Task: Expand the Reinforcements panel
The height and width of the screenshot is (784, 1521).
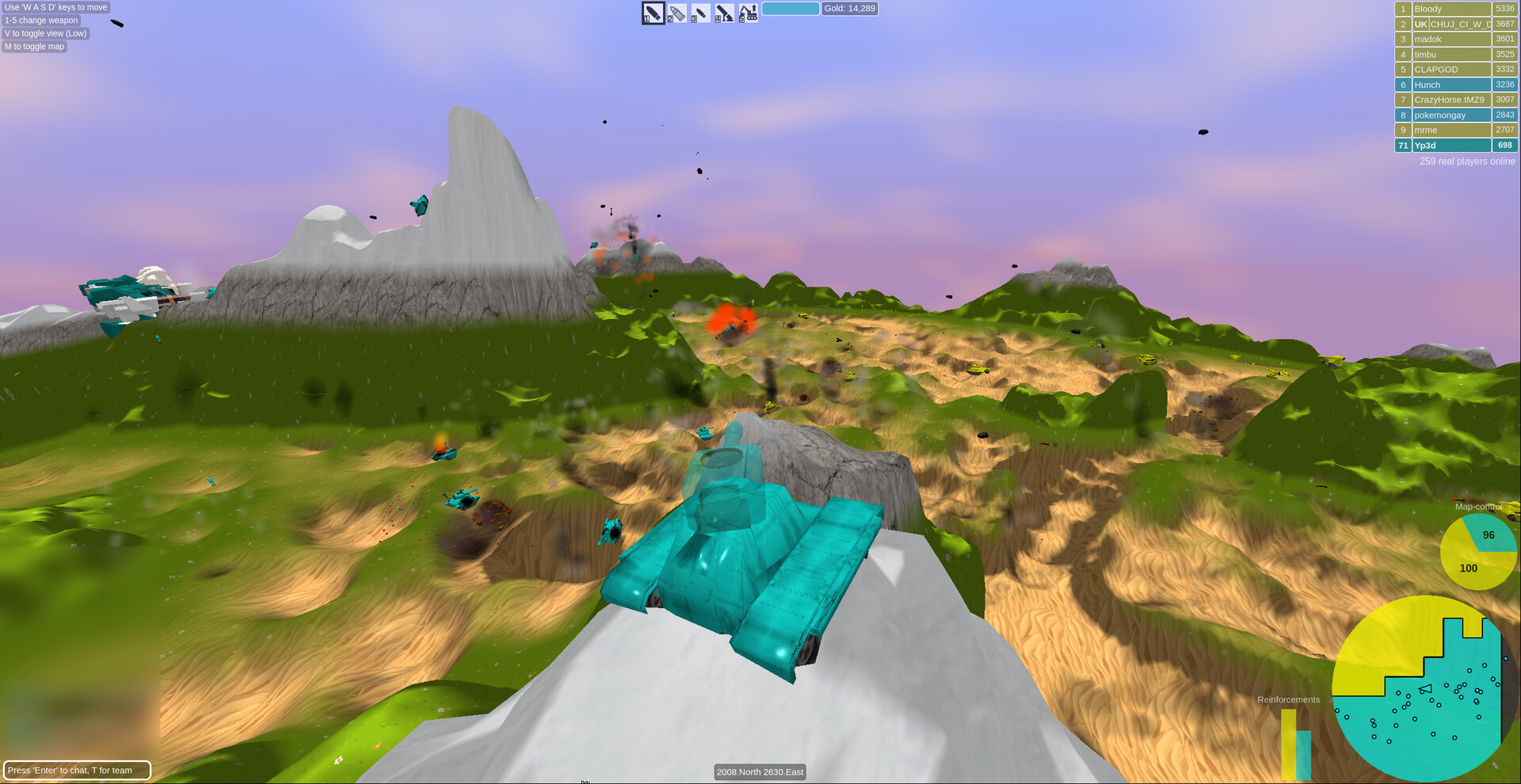Action: [x=1288, y=699]
